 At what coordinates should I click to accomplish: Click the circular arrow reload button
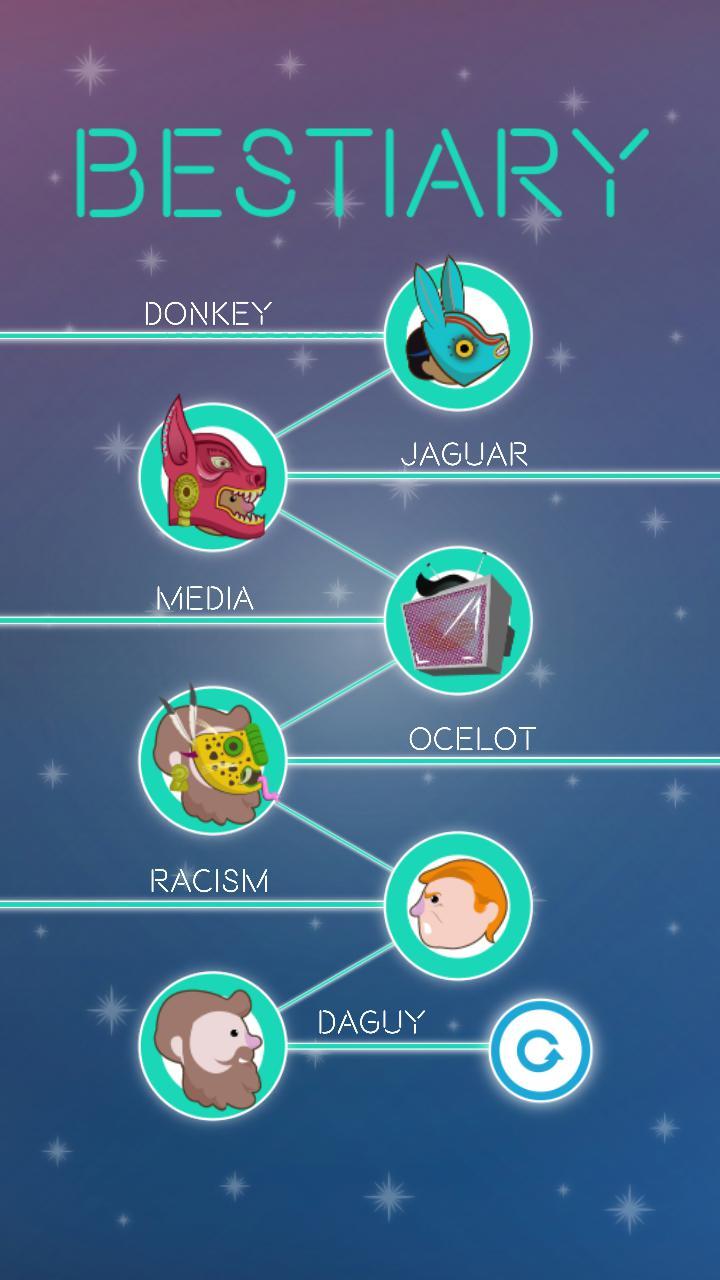tap(540, 1051)
